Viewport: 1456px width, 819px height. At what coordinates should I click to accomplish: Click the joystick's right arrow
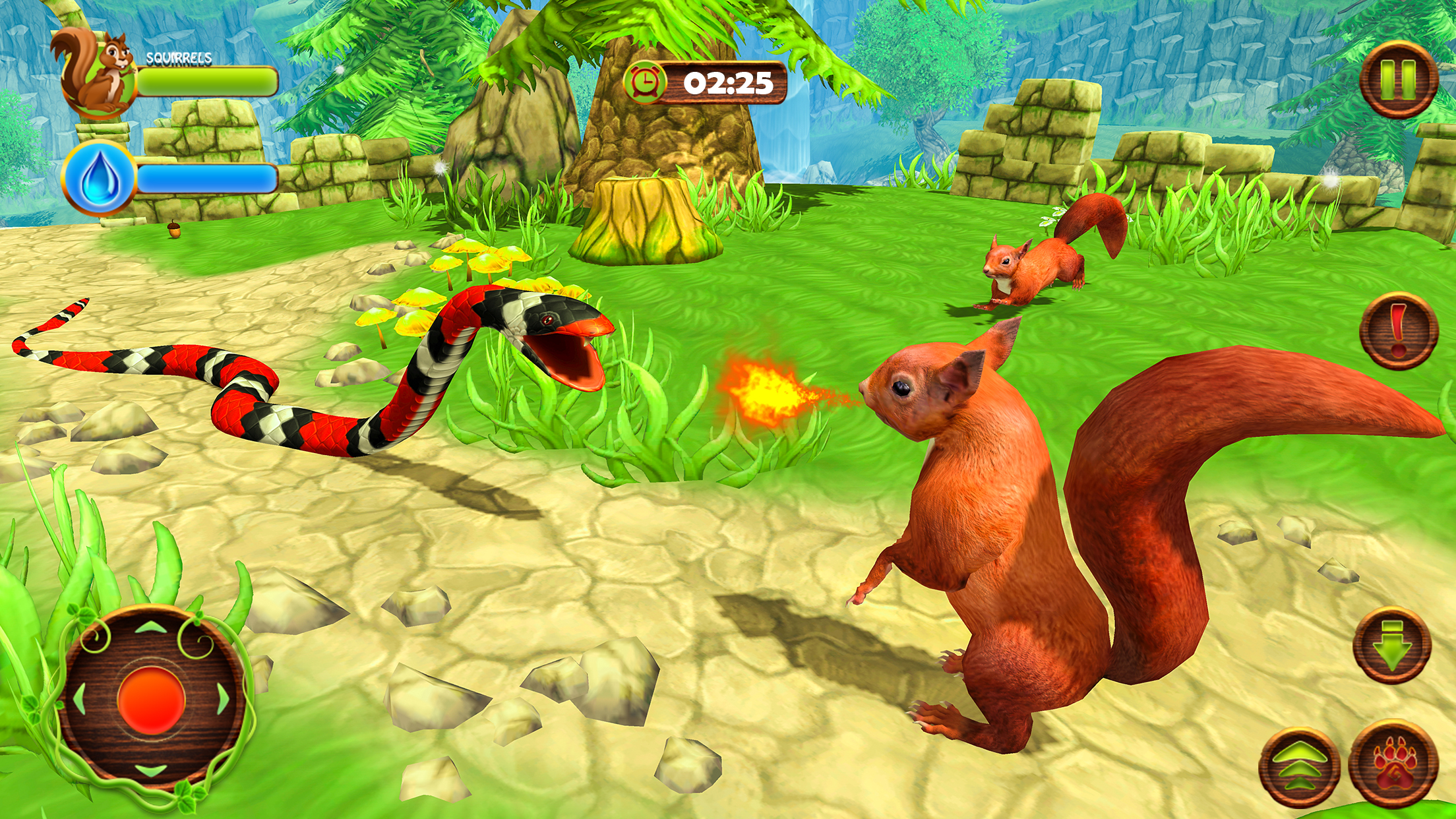[x=223, y=699]
